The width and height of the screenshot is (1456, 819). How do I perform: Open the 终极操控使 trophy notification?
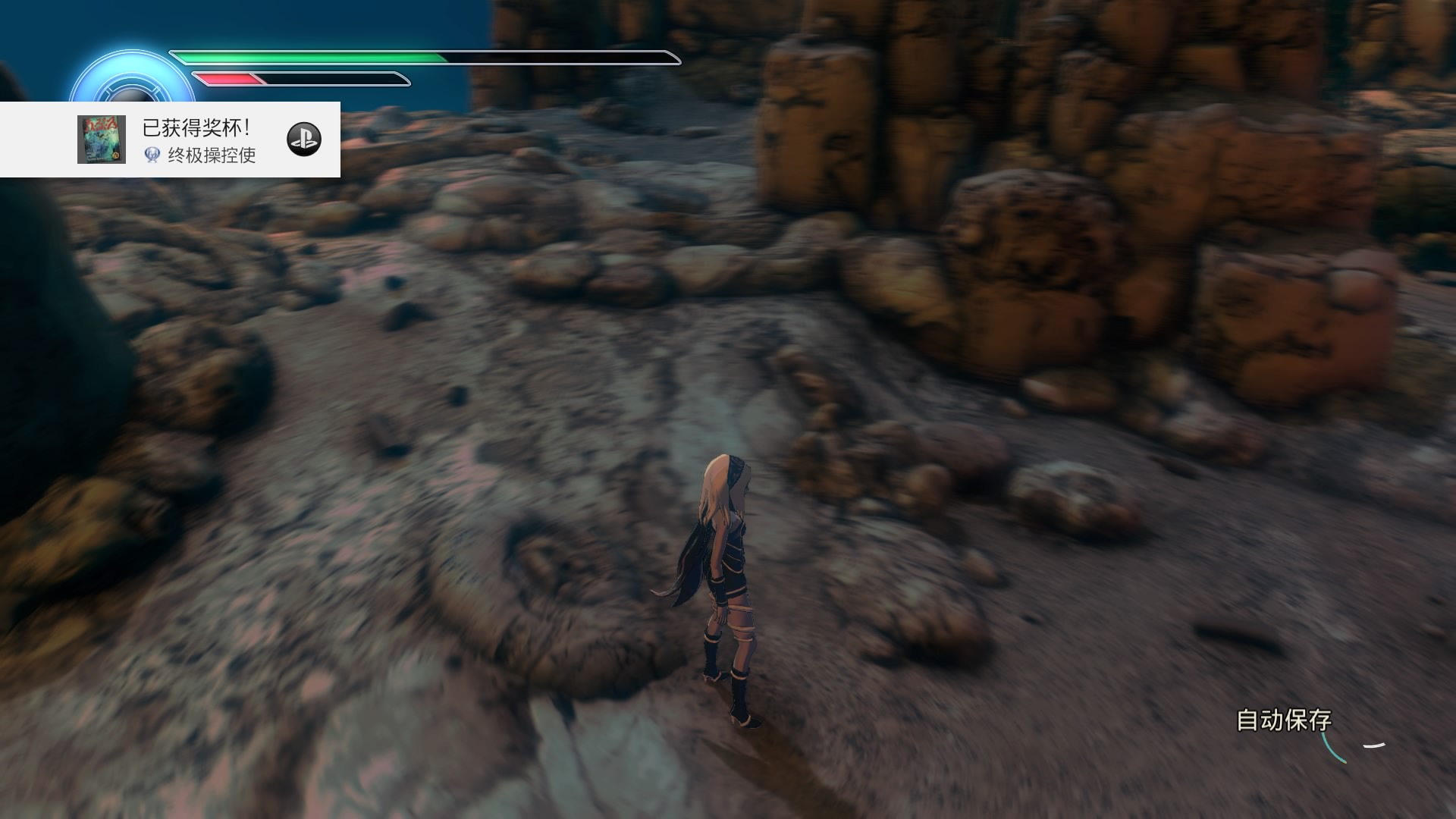pyautogui.click(x=199, y=140)
